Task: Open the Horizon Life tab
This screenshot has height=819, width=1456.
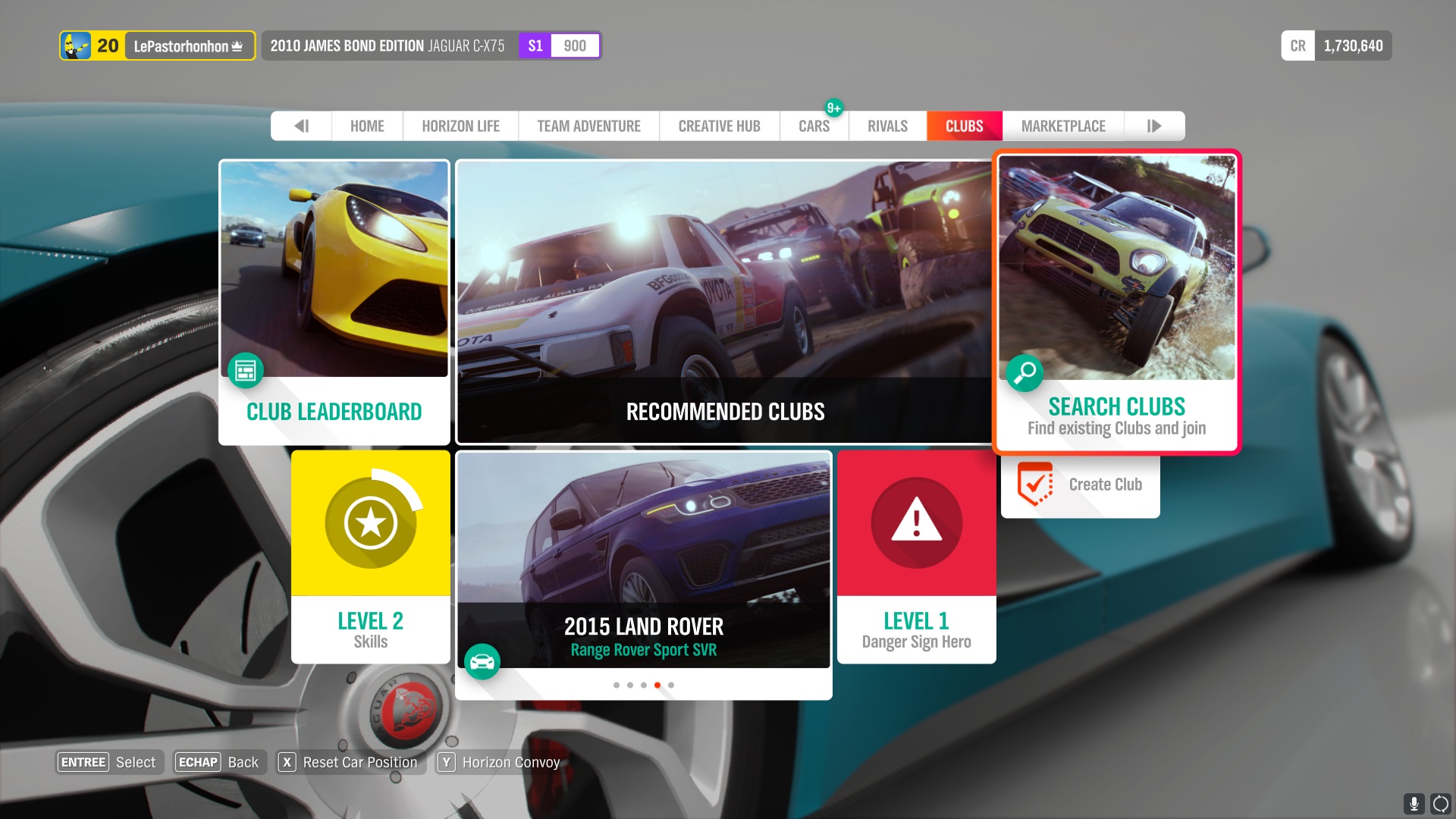Action: [x=460, y=126]
